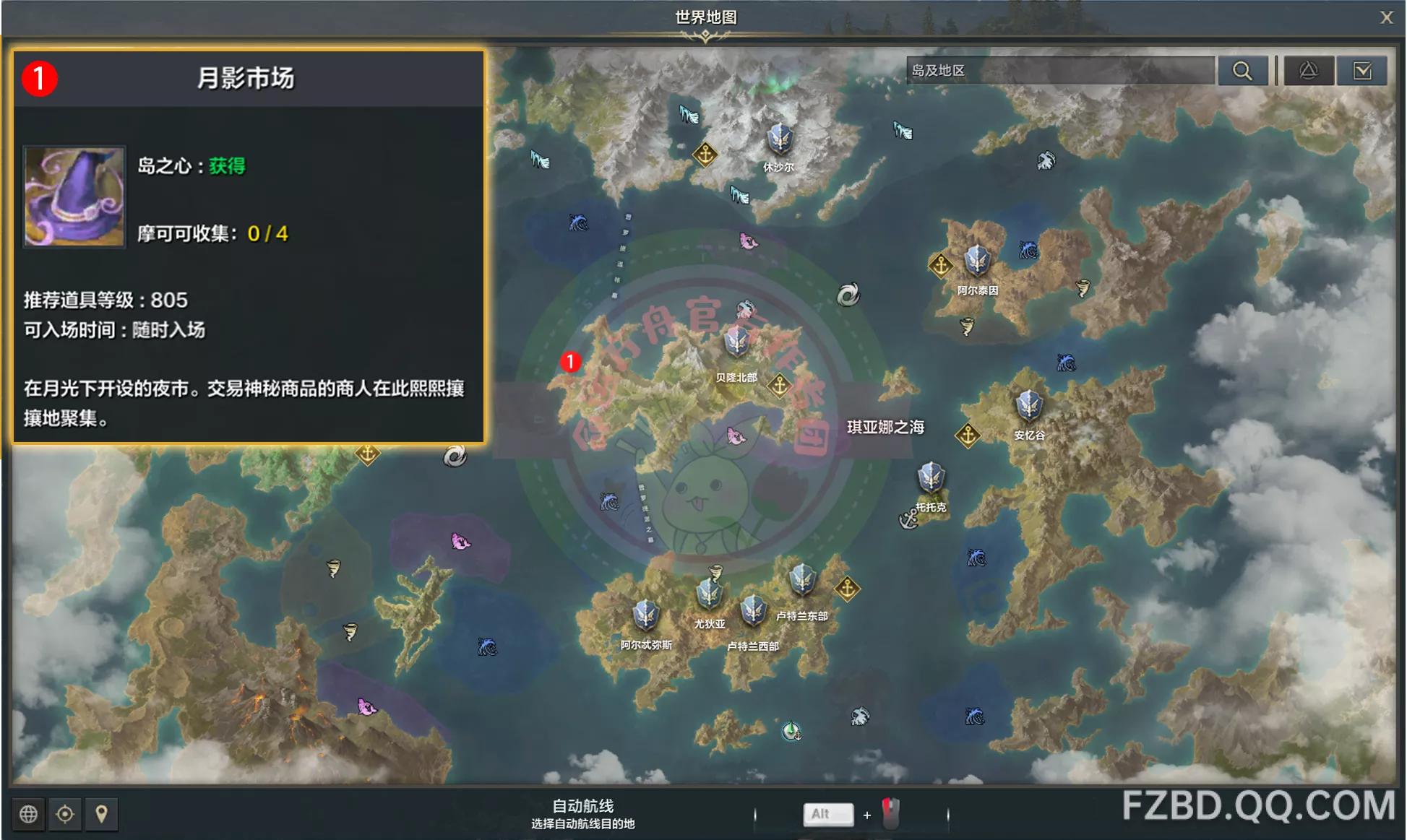Select the 安忆谷 region marker

tap(1029, 405)
